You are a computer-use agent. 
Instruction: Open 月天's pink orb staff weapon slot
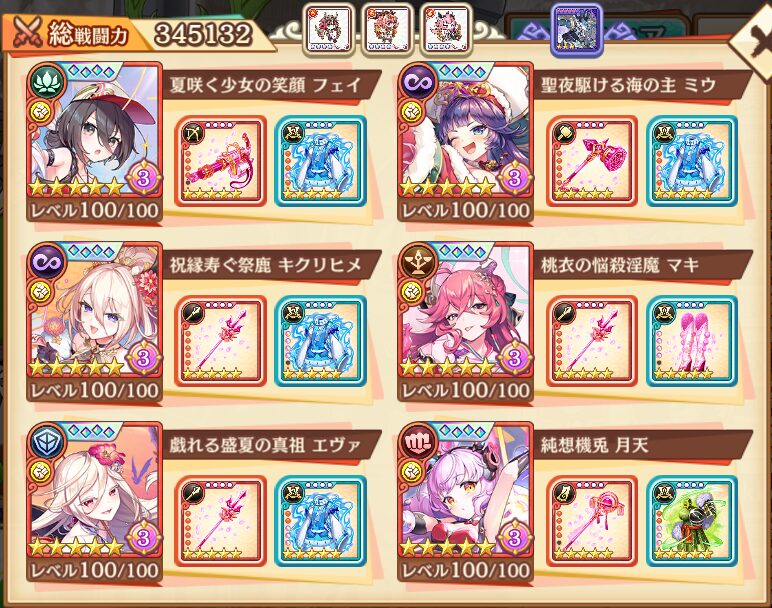pyautogui.click(x=592, y=520)
